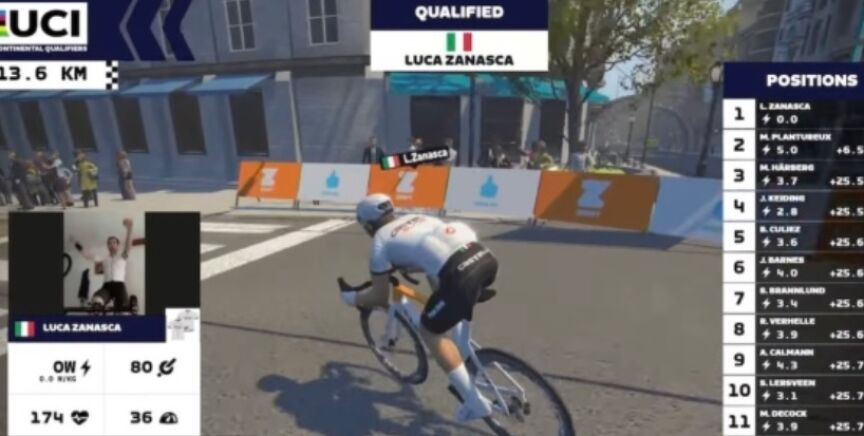Choose M. Decock's row in positions
864x436 pixels.
pos(795,420)
